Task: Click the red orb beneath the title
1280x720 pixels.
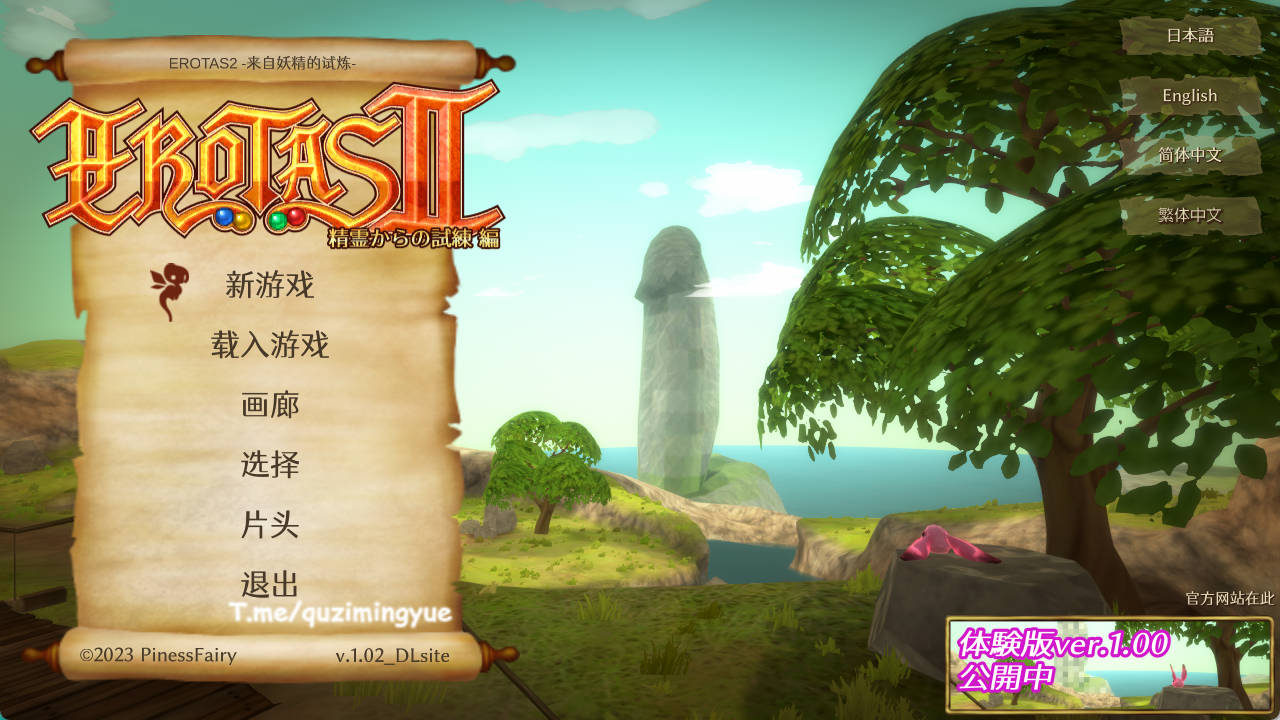Action: (295, 216)
